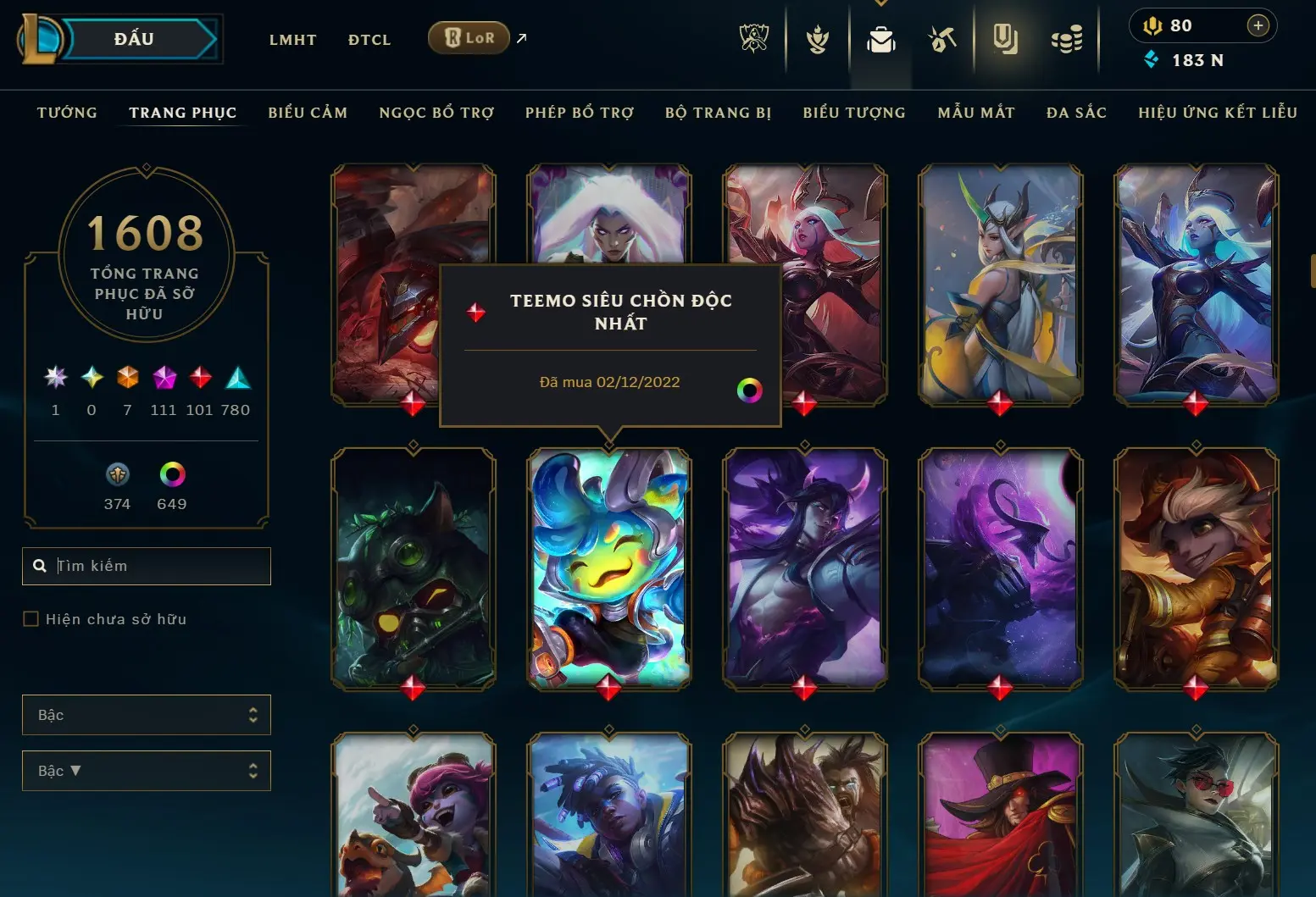This screenshot has height=897, width=1316.
Task: Open the store coins icon
Action: click(1067, 39)
